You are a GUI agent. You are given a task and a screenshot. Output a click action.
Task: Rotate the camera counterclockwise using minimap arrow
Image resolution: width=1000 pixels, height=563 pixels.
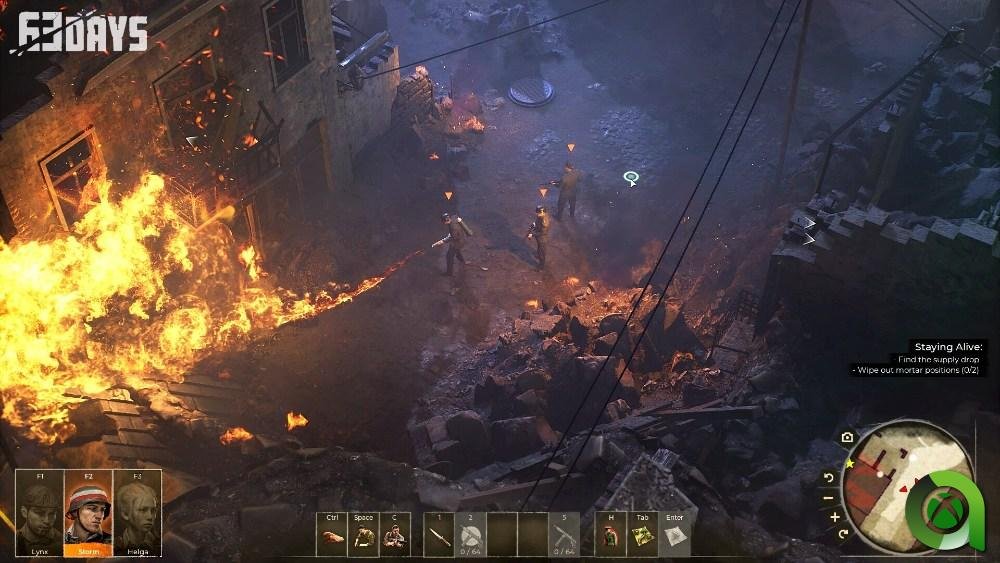pyautogui.click(x=829, y=477)
